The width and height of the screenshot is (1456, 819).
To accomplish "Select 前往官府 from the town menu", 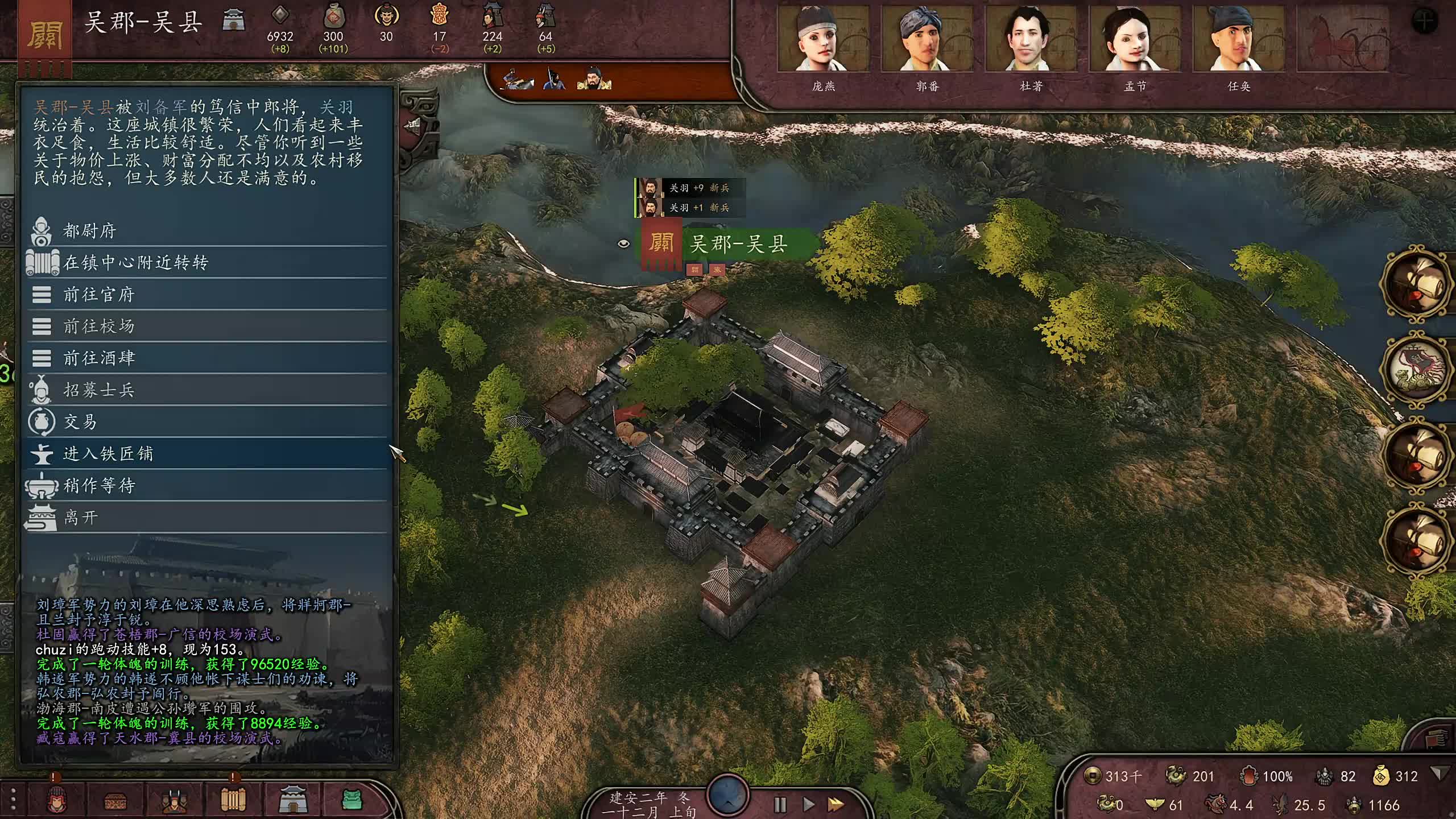I will click(x=98, y=295).
